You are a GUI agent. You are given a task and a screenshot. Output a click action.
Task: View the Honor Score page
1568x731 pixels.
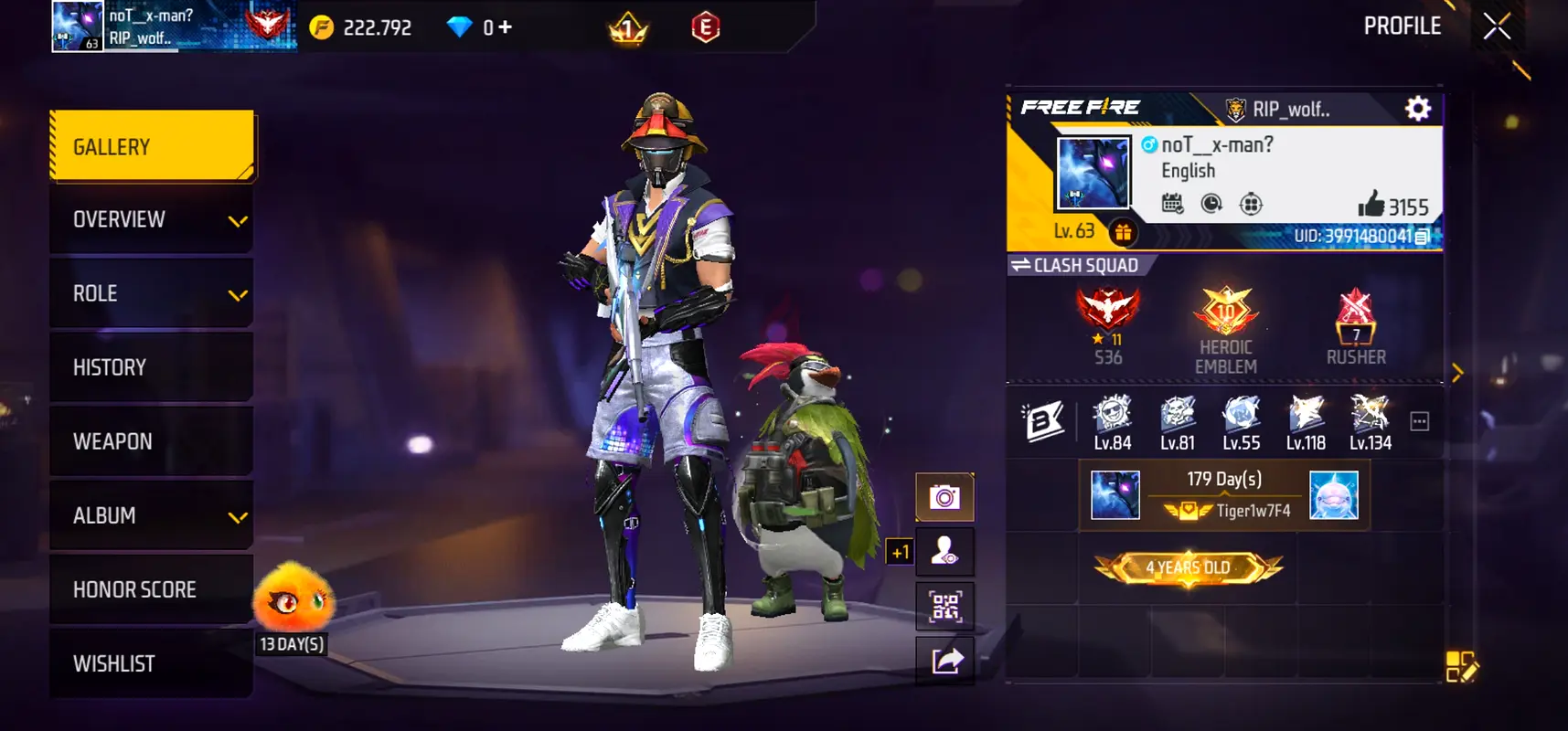[x=152, y=589]
